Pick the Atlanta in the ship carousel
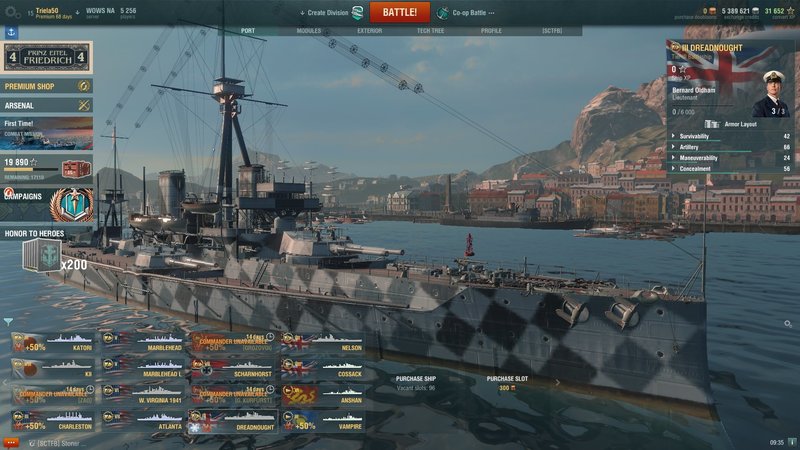 pyautogui.click(x=143, y=421)
